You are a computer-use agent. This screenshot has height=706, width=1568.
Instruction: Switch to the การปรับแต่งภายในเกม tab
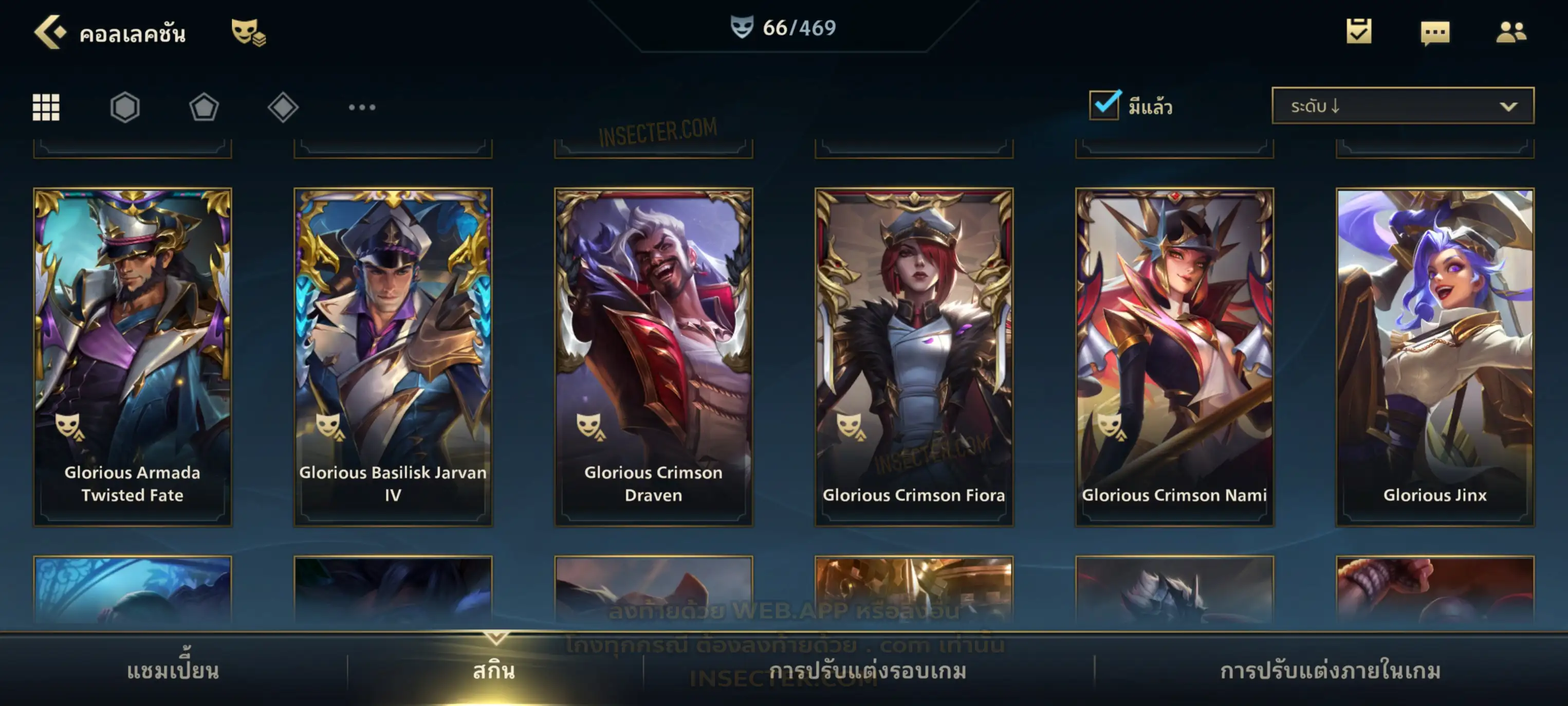point(1331,671)
